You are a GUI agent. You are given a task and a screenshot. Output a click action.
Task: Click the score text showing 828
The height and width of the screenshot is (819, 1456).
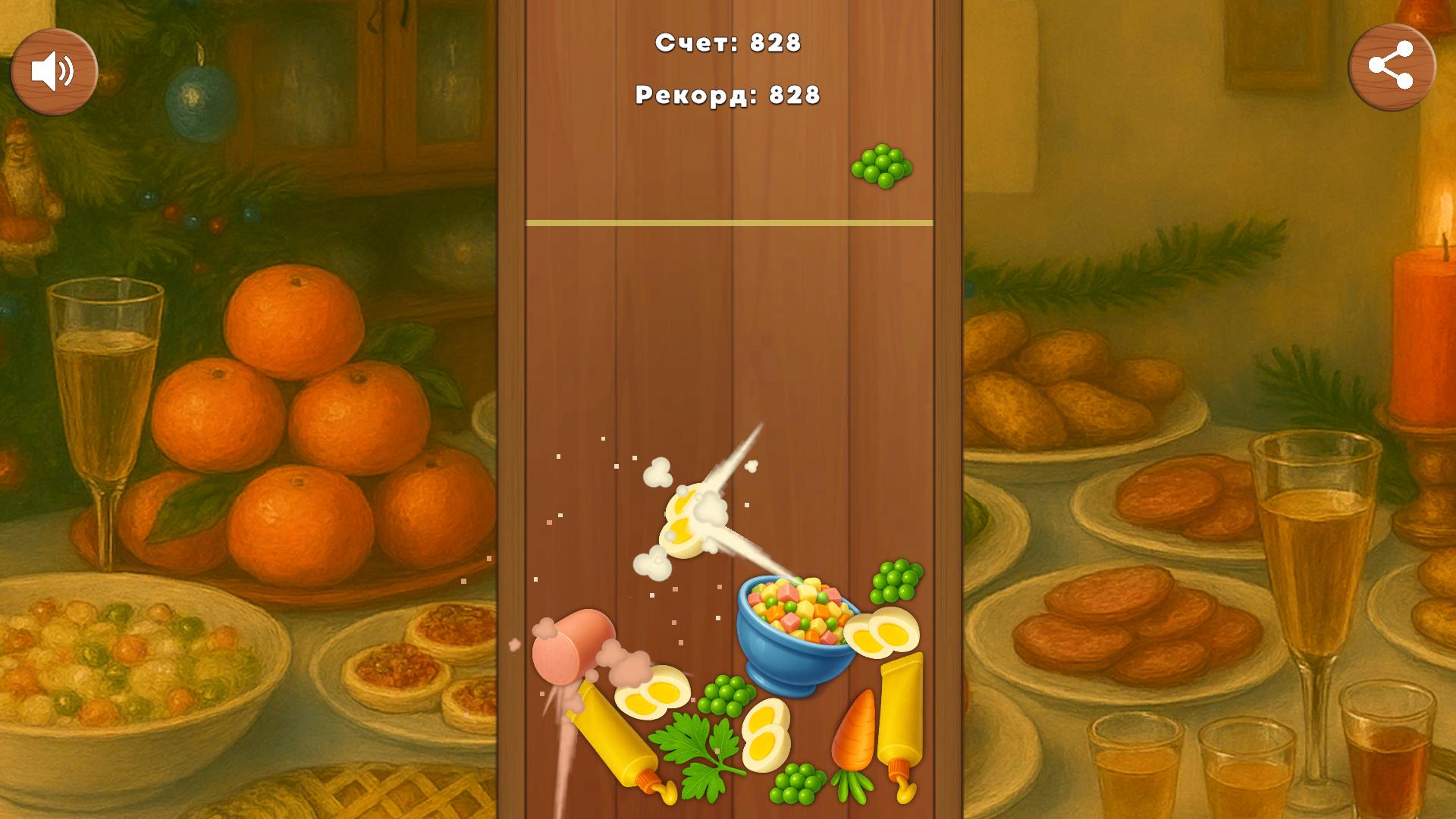click(x=728, y=44)
